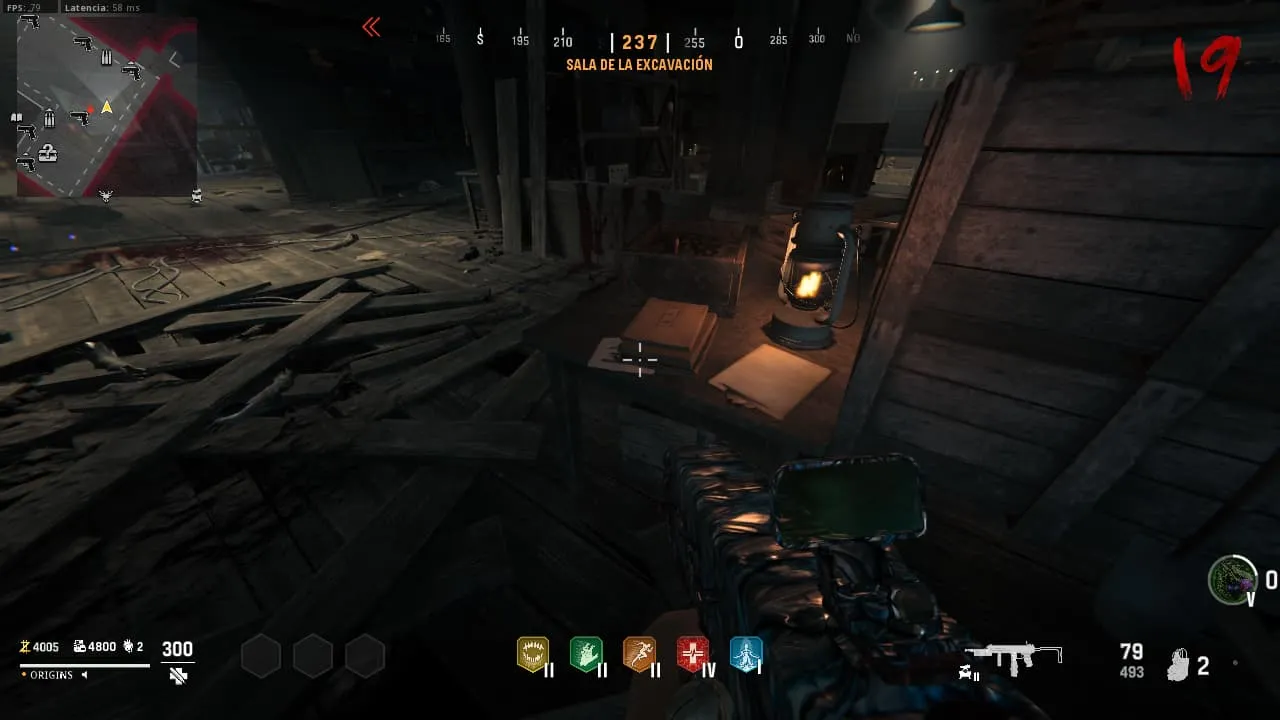Click the minimap in the corner
This screenshot has width=1280, height=720.
(106, 106)
